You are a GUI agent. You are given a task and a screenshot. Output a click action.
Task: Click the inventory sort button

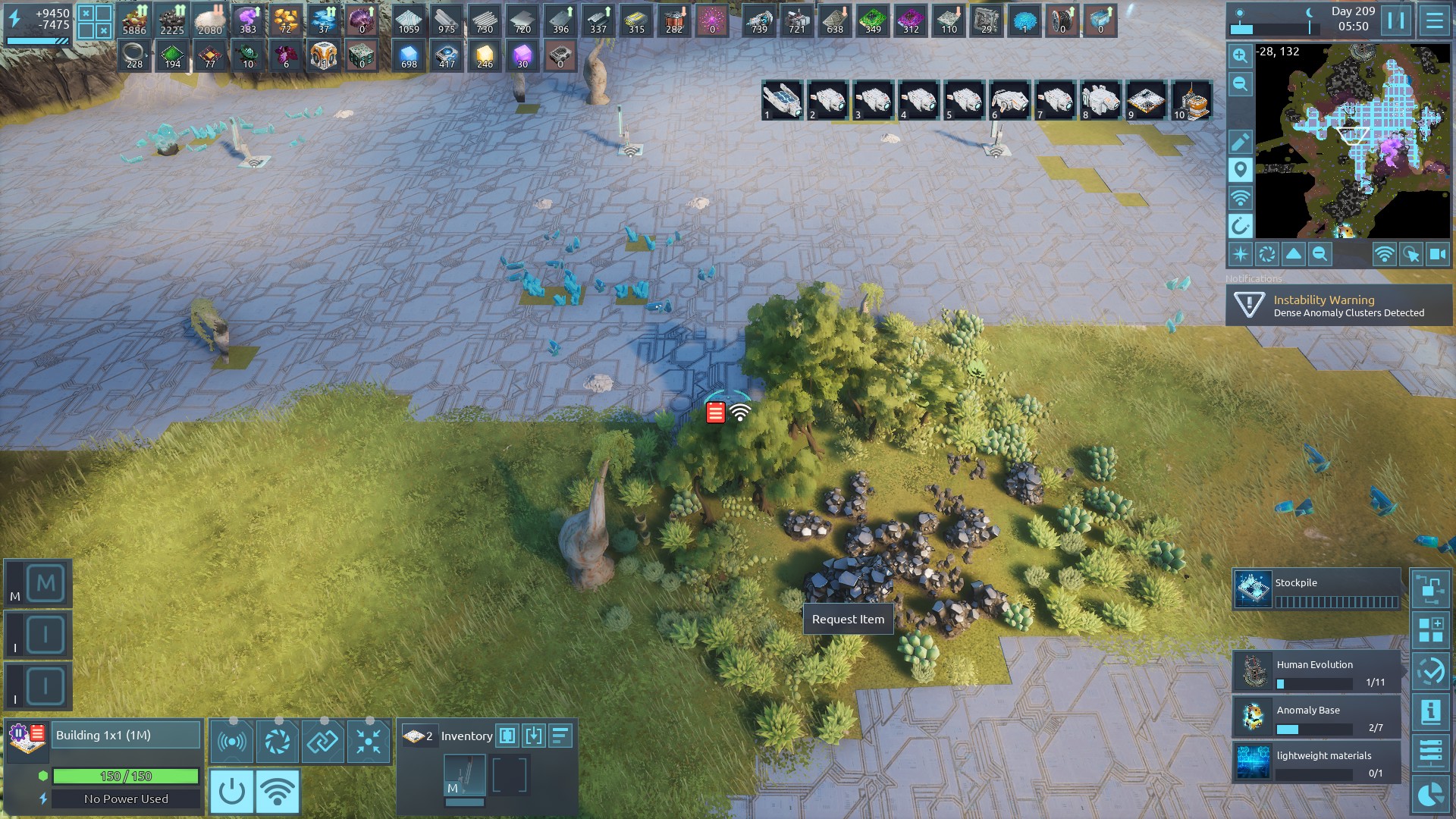[x=560, y=736]
